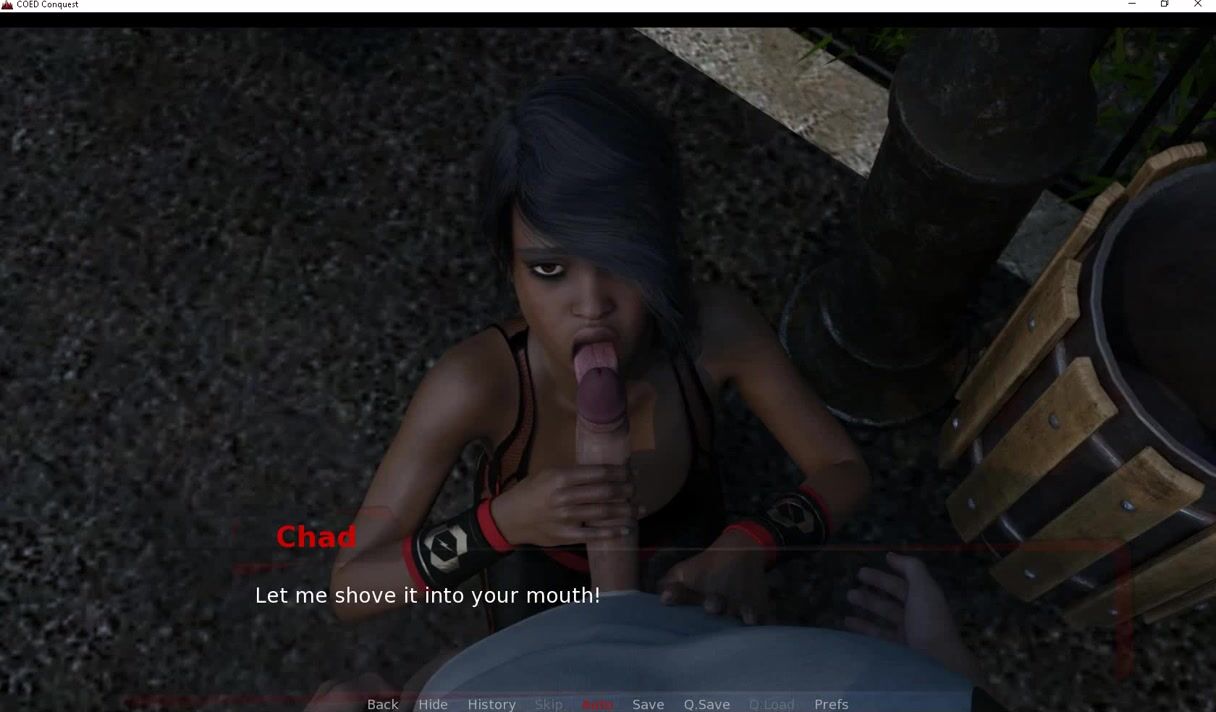Viewport: 1216px width, 712px height.
Task: Toggle Auto-advance mode
Action: point(597,704)
